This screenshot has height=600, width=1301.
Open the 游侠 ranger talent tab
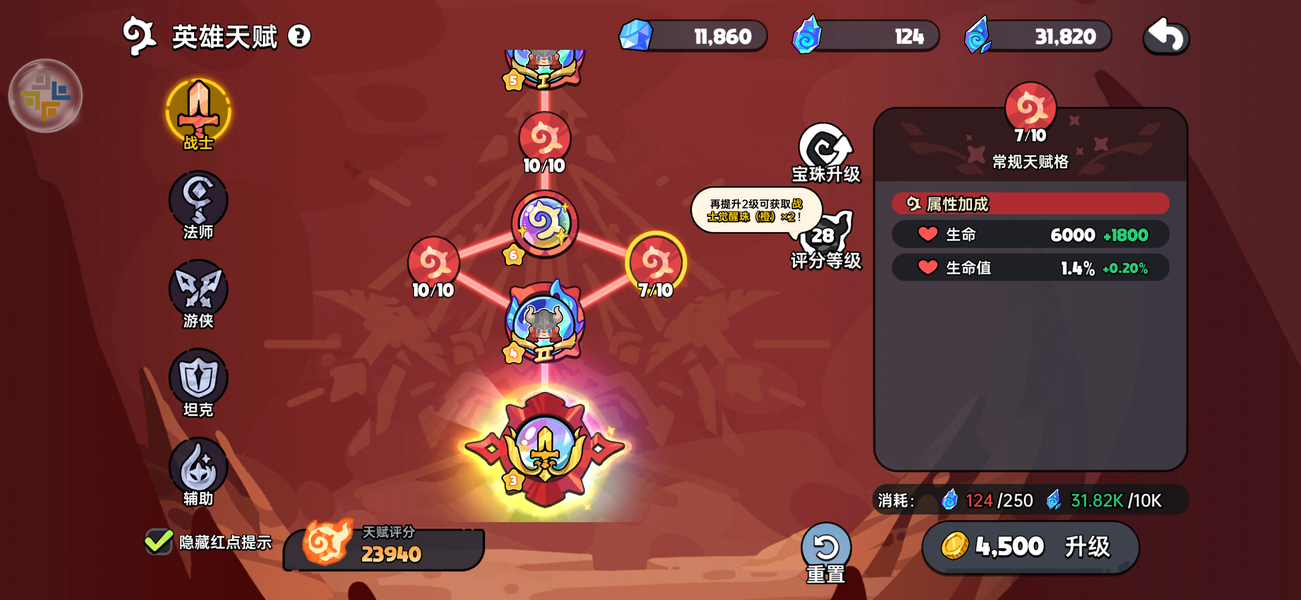pyautogui.click(x=198, y=290)
